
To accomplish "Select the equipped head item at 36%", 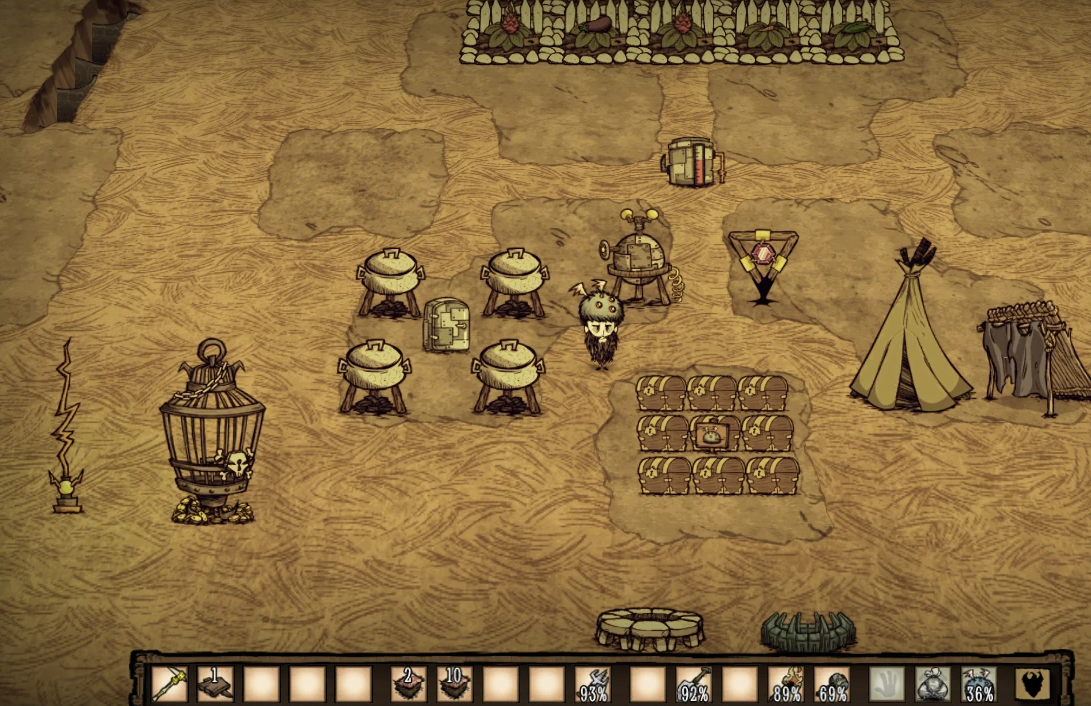I will point(978,684).
